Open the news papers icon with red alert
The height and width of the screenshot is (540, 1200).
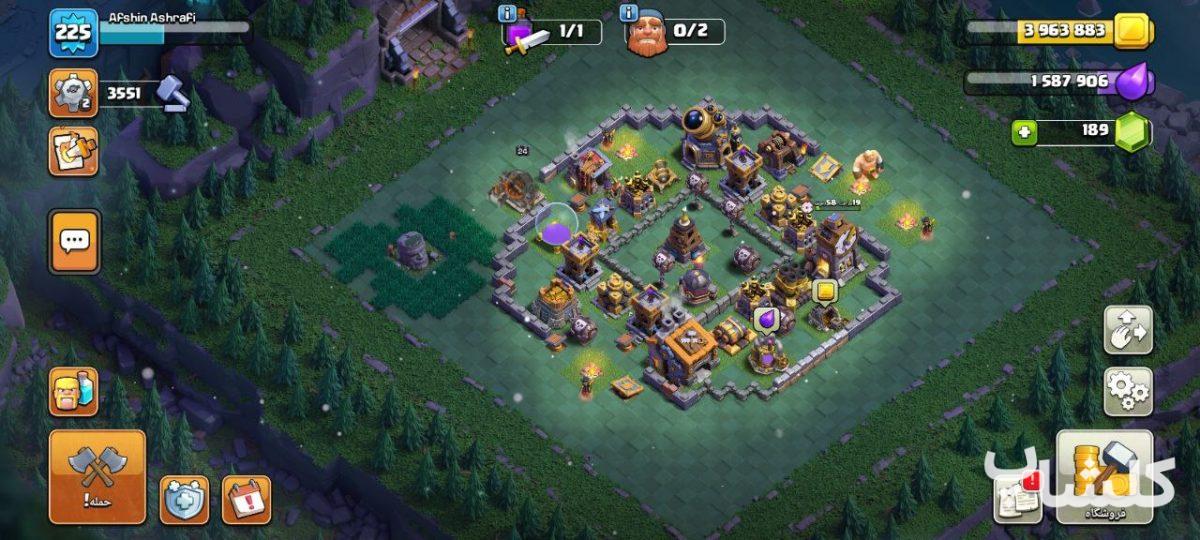1016,499
